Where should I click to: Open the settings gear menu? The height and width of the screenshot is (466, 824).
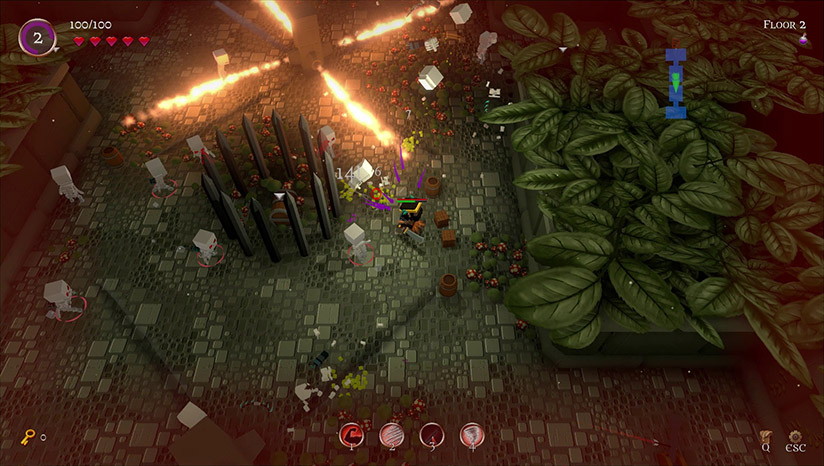(x=795, y=437)
